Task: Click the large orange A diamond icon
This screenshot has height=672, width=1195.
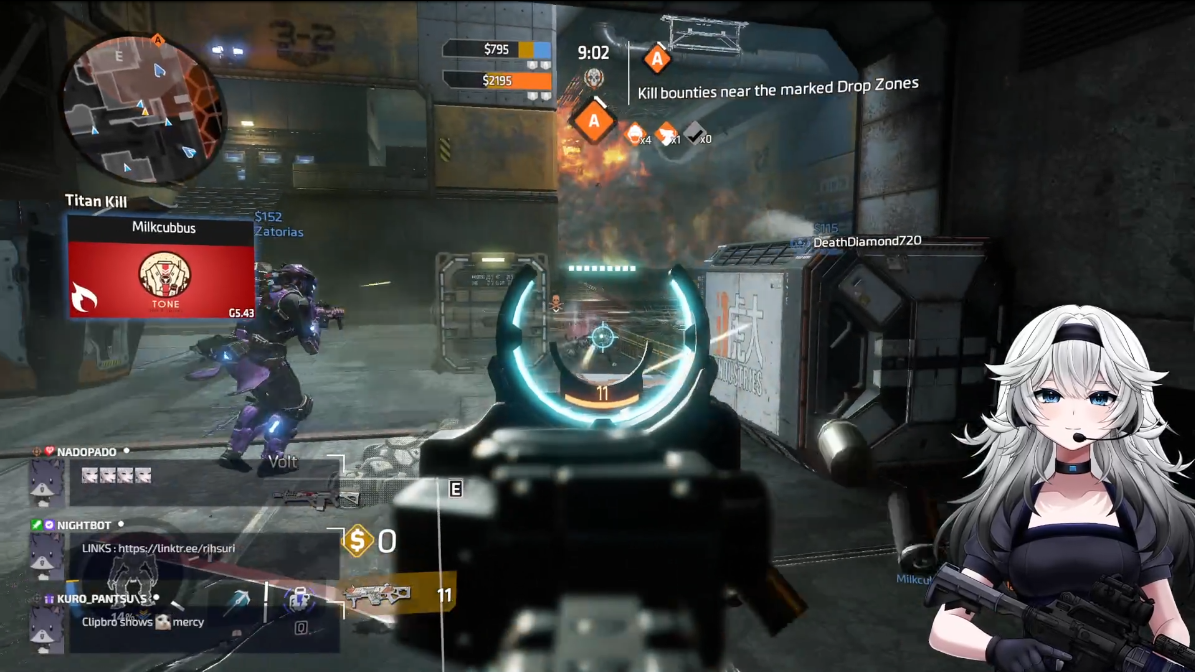Action: [594, 122]
